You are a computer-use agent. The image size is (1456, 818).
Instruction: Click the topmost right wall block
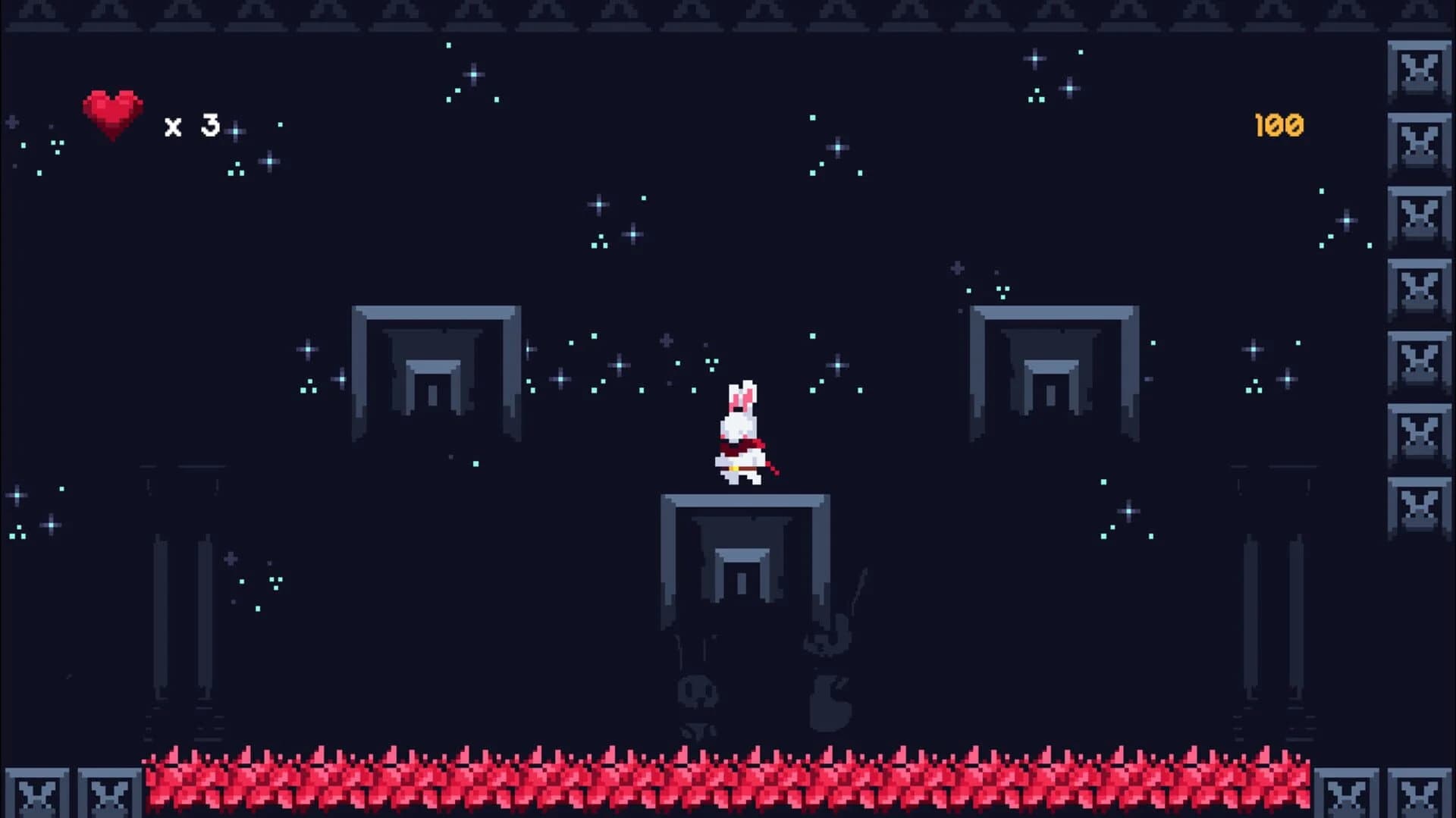pos(1420,68)
